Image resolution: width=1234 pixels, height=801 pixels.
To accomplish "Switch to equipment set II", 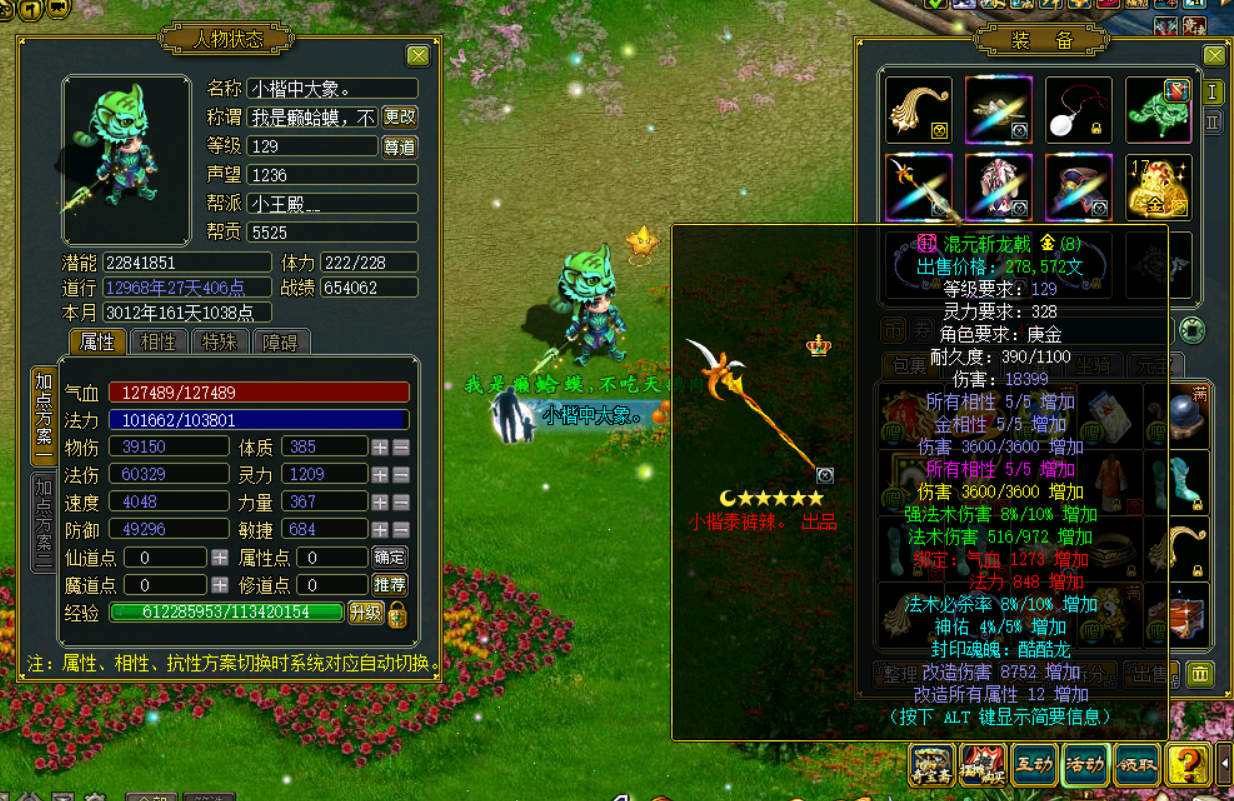I will pos(1213,122).
